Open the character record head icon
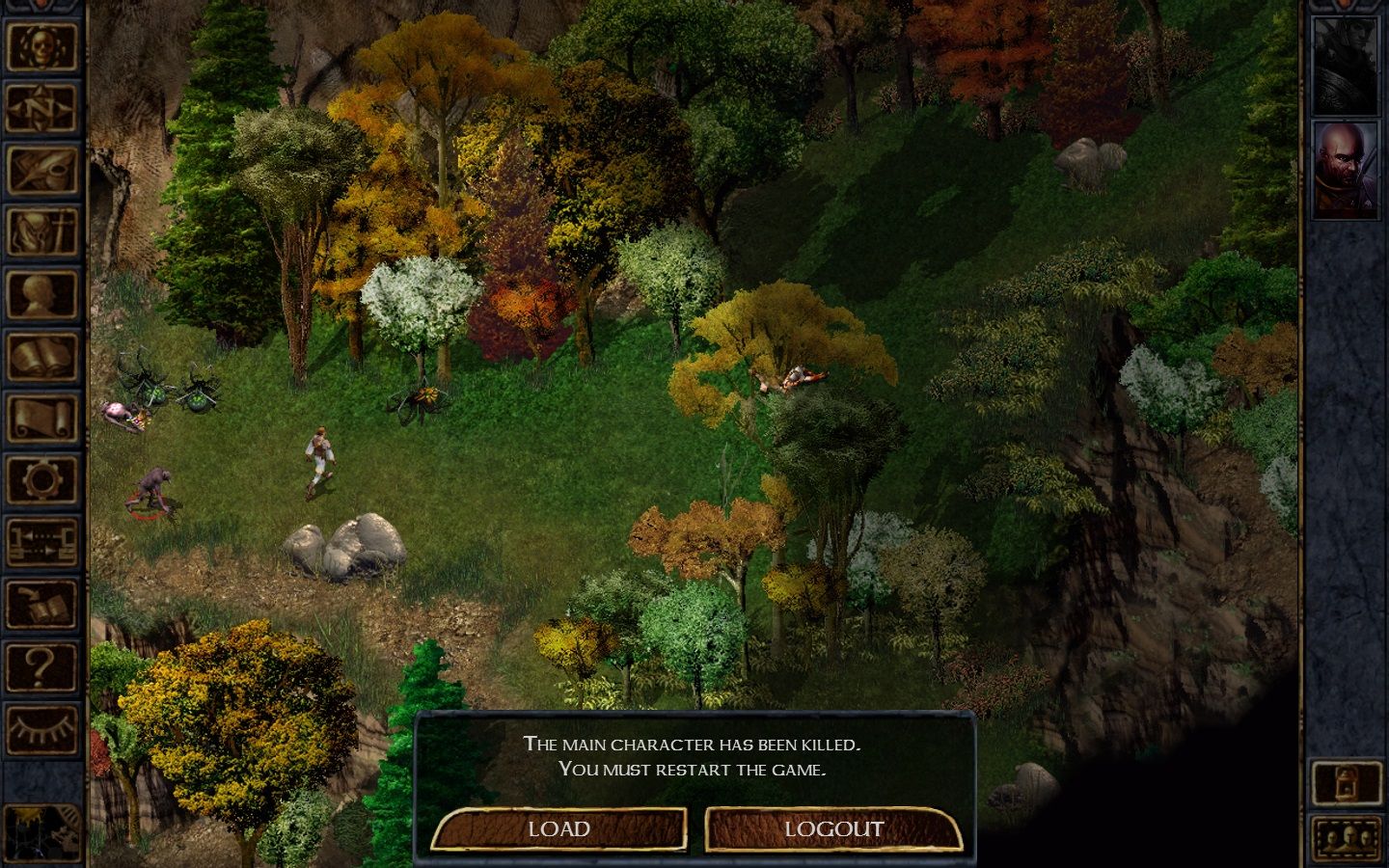 pyautogui.click(x=42, y=295)
